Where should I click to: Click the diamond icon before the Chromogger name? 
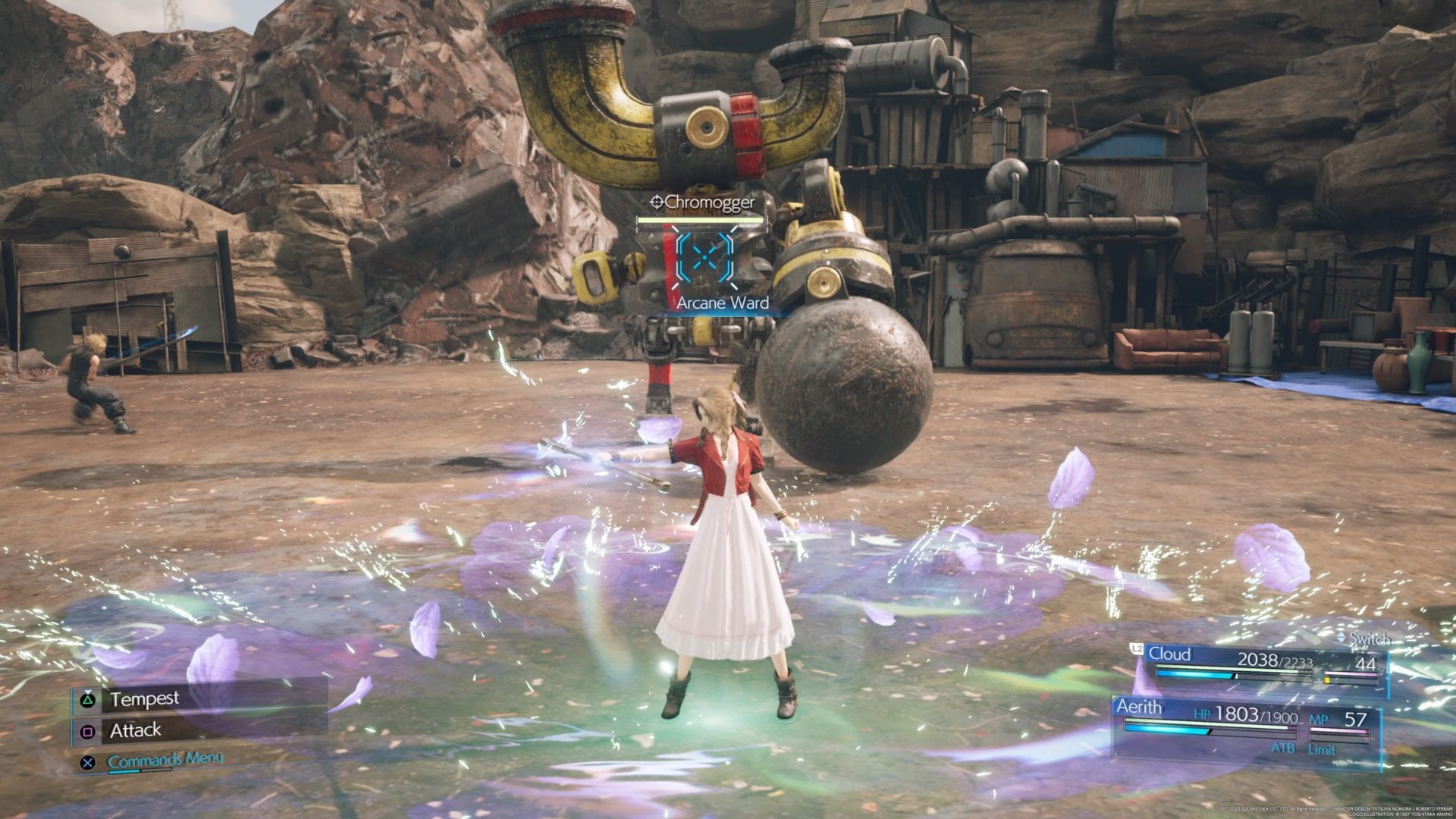(657, 202)
